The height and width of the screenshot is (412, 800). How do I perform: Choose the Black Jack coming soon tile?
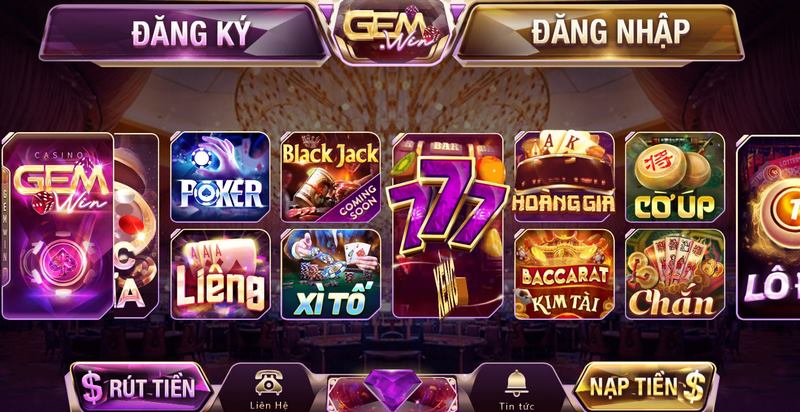pos(329,176)
